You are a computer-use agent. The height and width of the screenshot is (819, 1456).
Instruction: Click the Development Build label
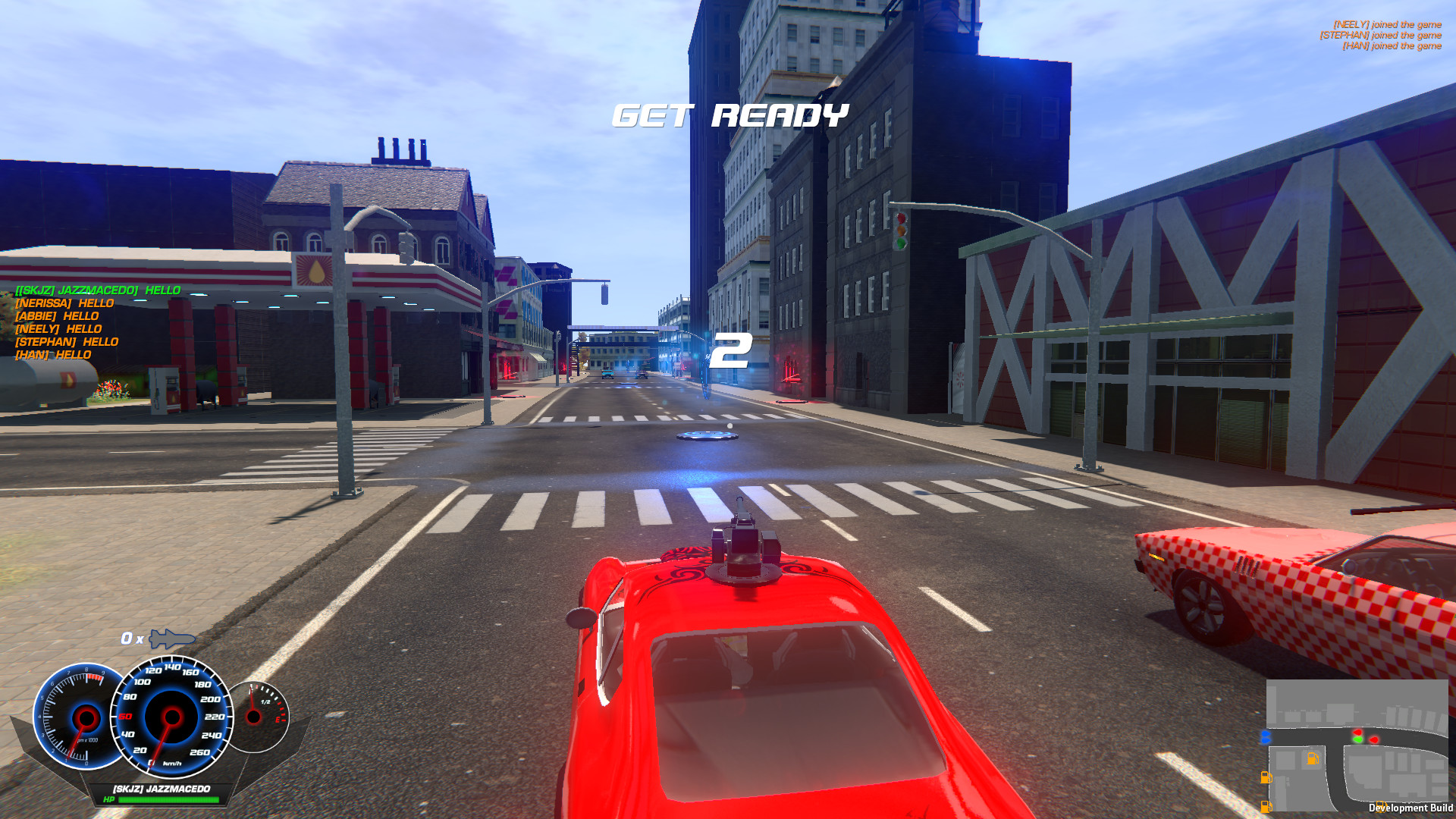1409,808
